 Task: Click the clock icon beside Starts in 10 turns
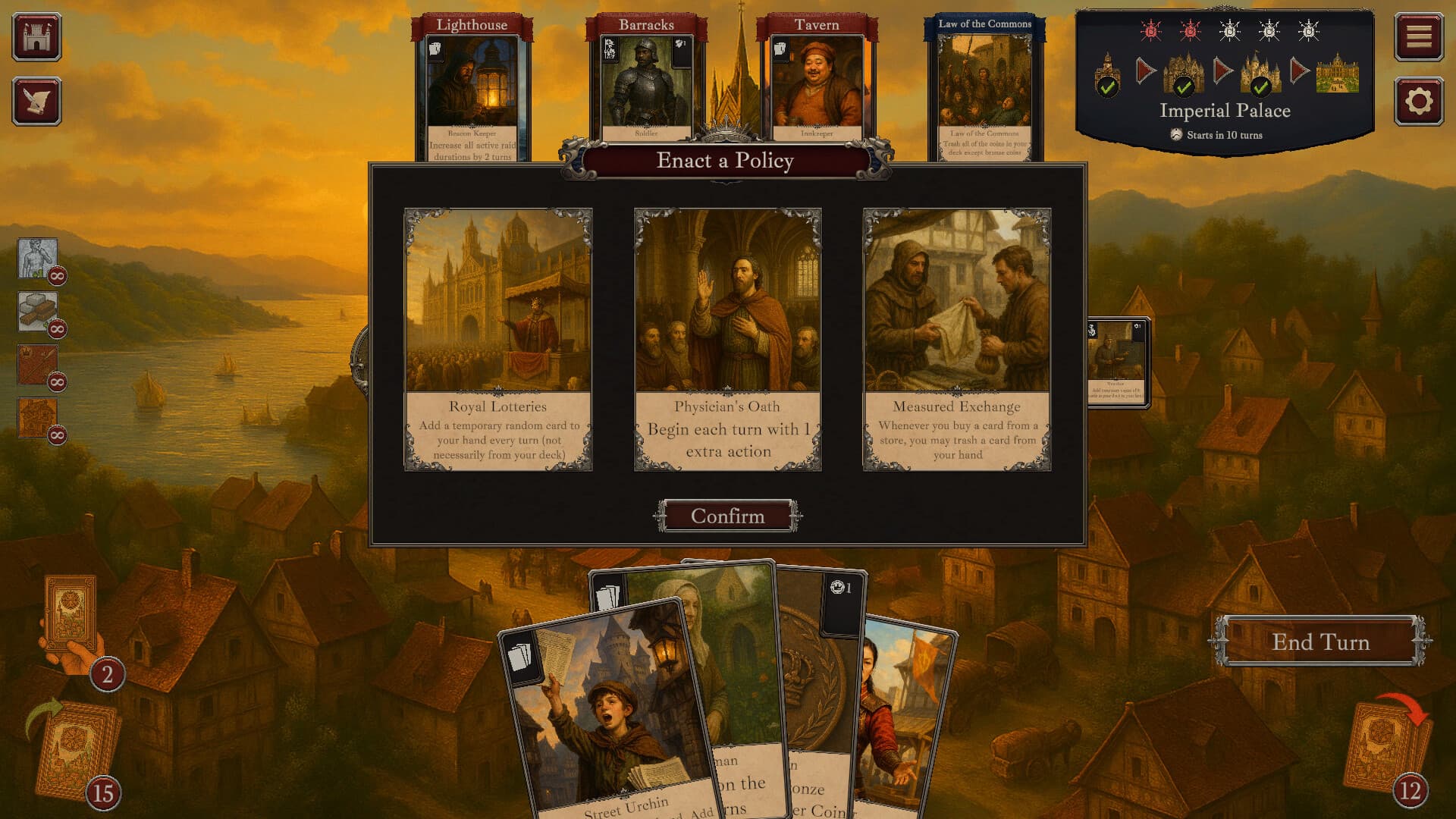click(x=1175, y=135)
